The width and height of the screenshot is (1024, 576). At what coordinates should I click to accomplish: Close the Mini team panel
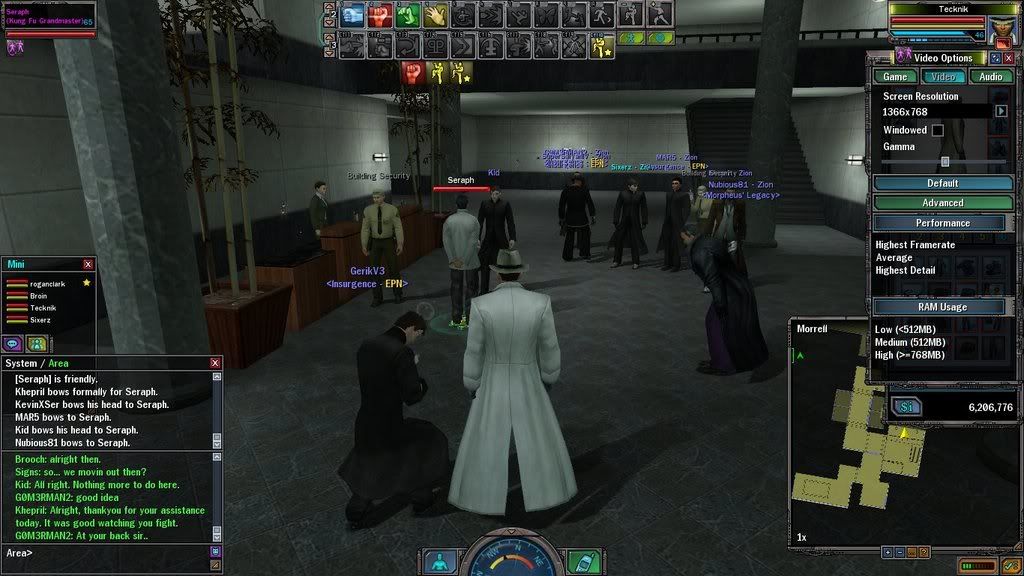coord(88,264)
